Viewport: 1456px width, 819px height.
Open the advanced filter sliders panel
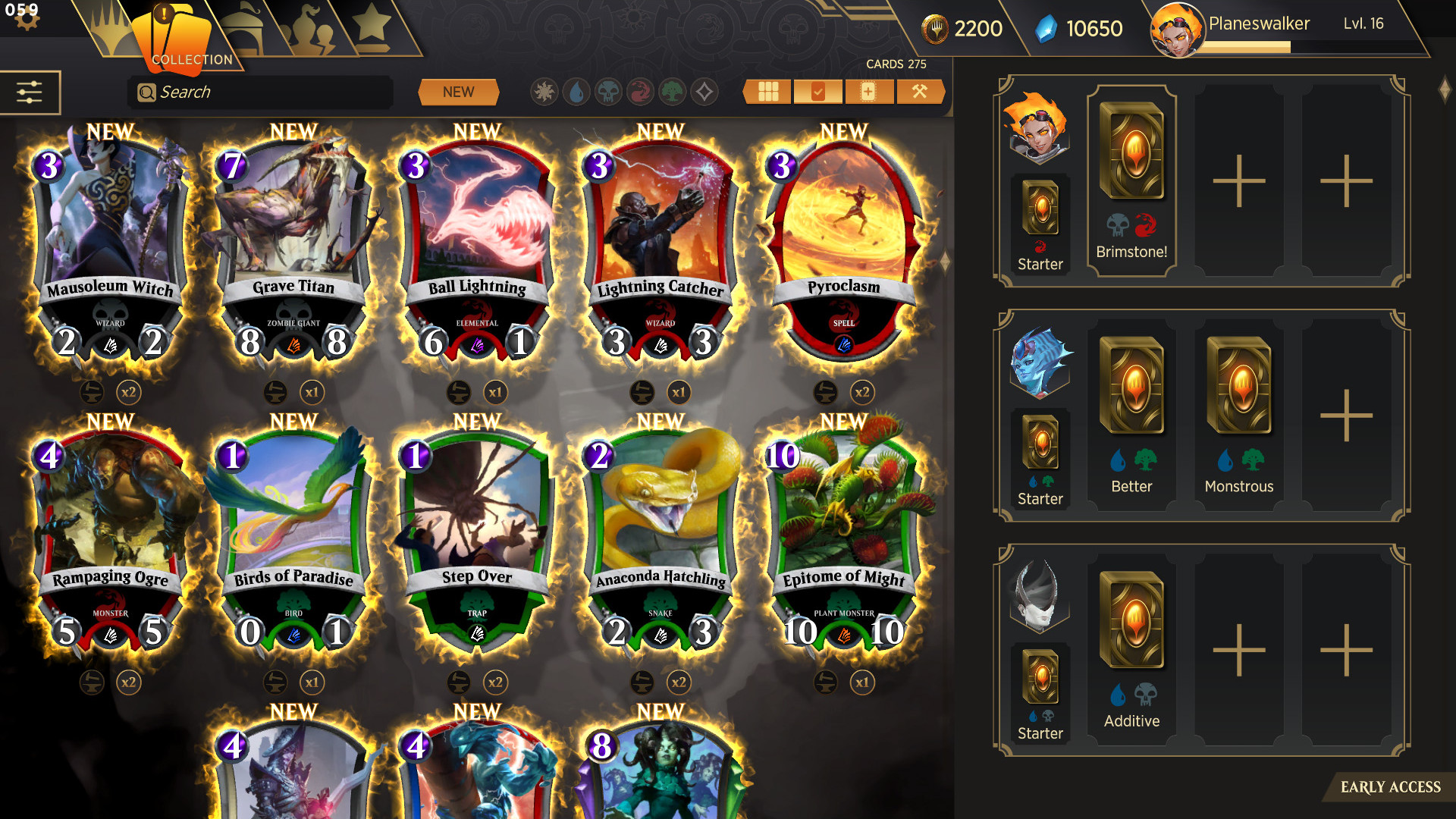click(29, 91)
